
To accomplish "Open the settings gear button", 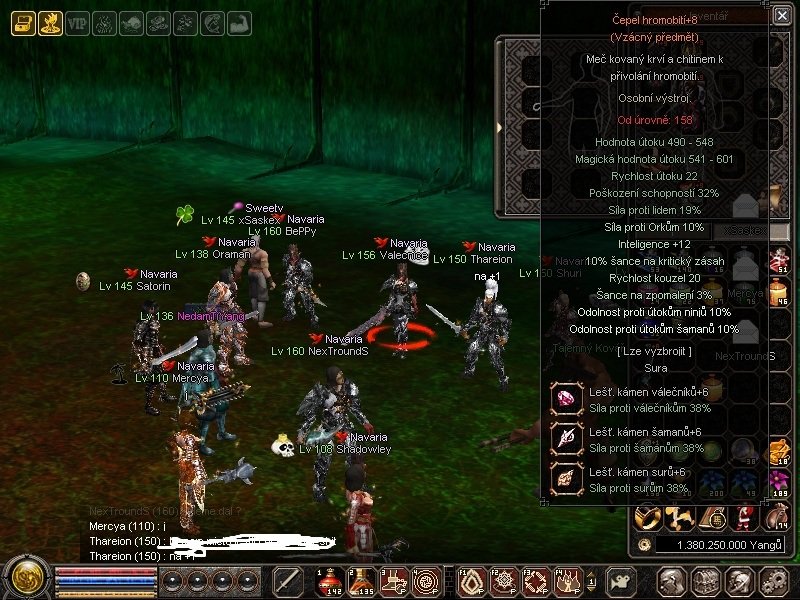I will (771, 581).
